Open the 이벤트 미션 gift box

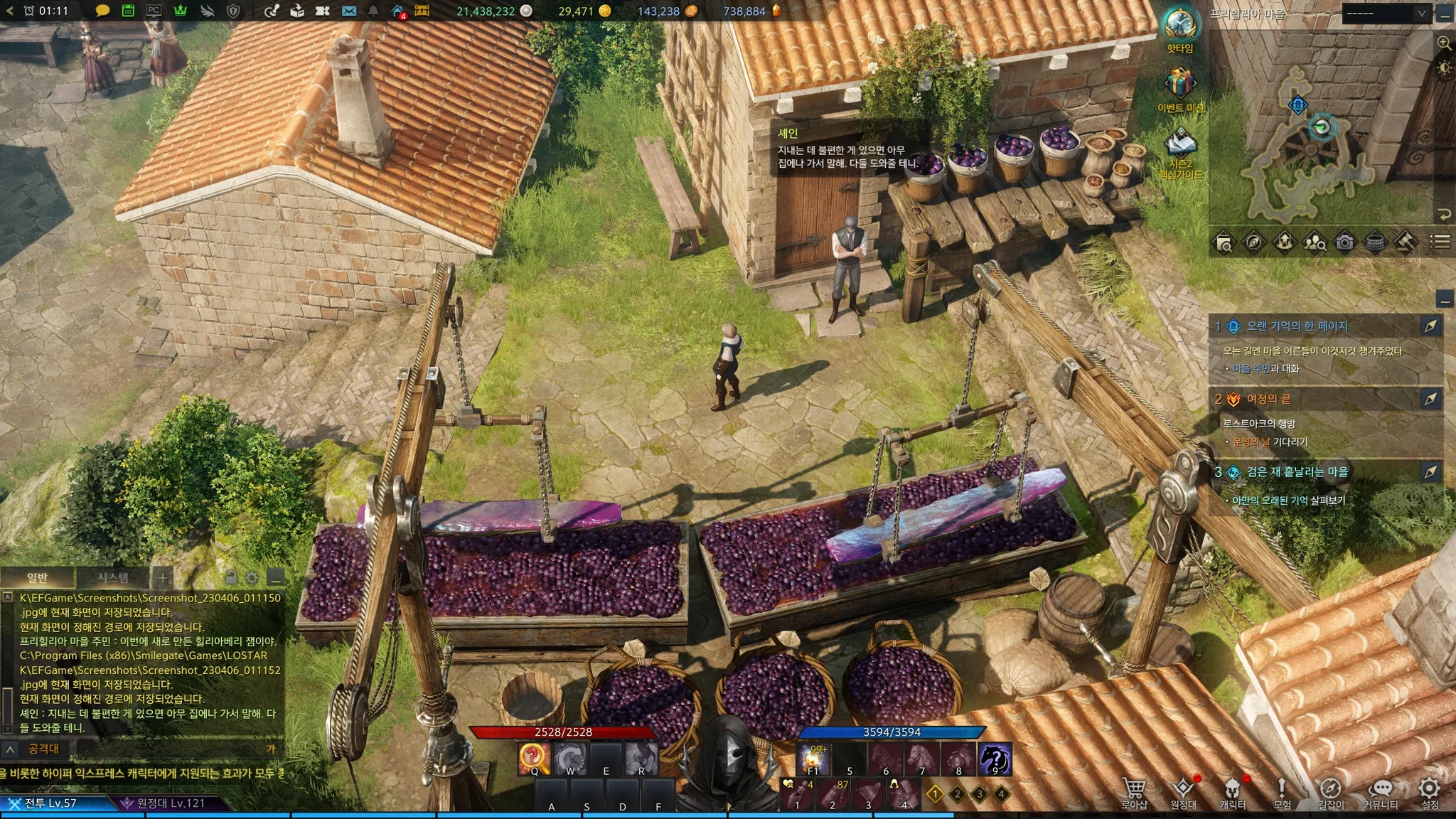pyautogui.click(x=1180, y=85)
